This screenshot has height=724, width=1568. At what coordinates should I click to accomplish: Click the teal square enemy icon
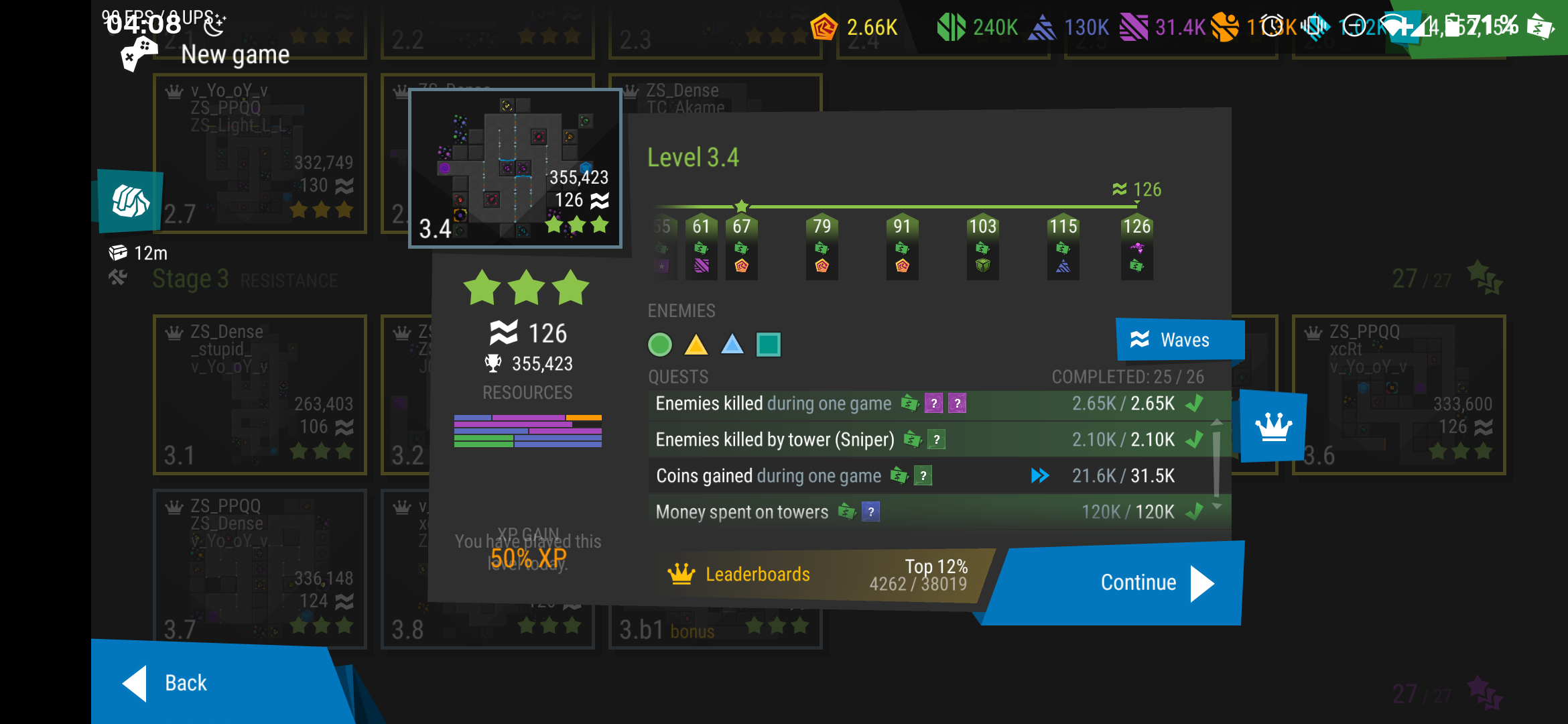click(x=768, y=345)
